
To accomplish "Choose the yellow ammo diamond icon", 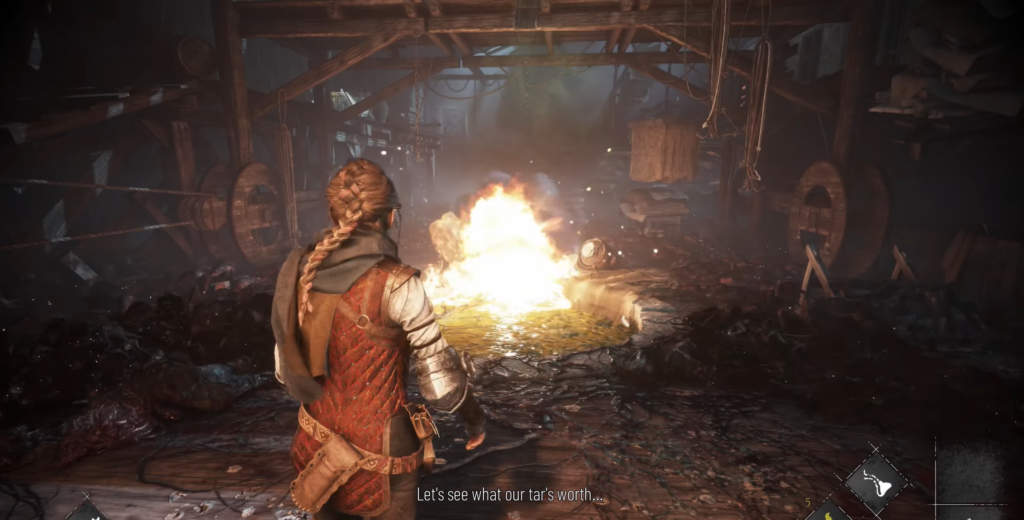I will (828, 512).
